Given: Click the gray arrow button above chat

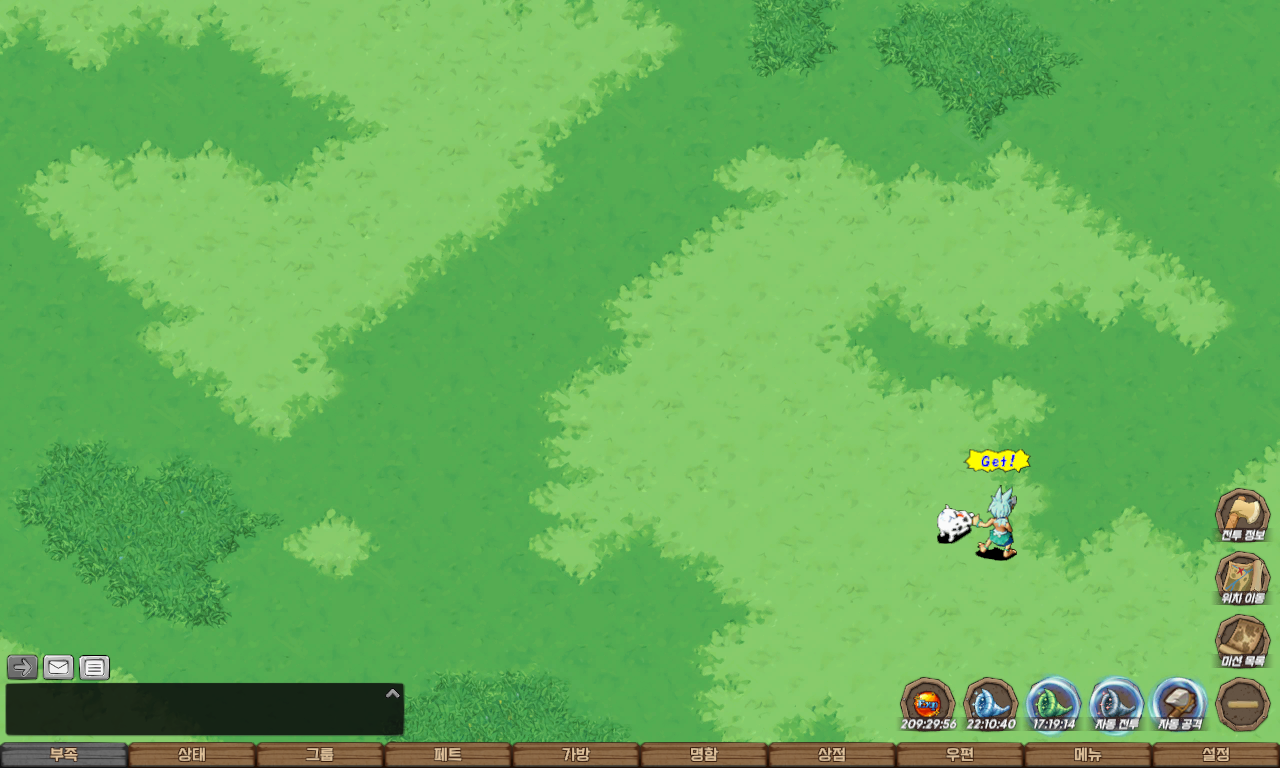Looking at the screenshot, I should coord(23,667).
